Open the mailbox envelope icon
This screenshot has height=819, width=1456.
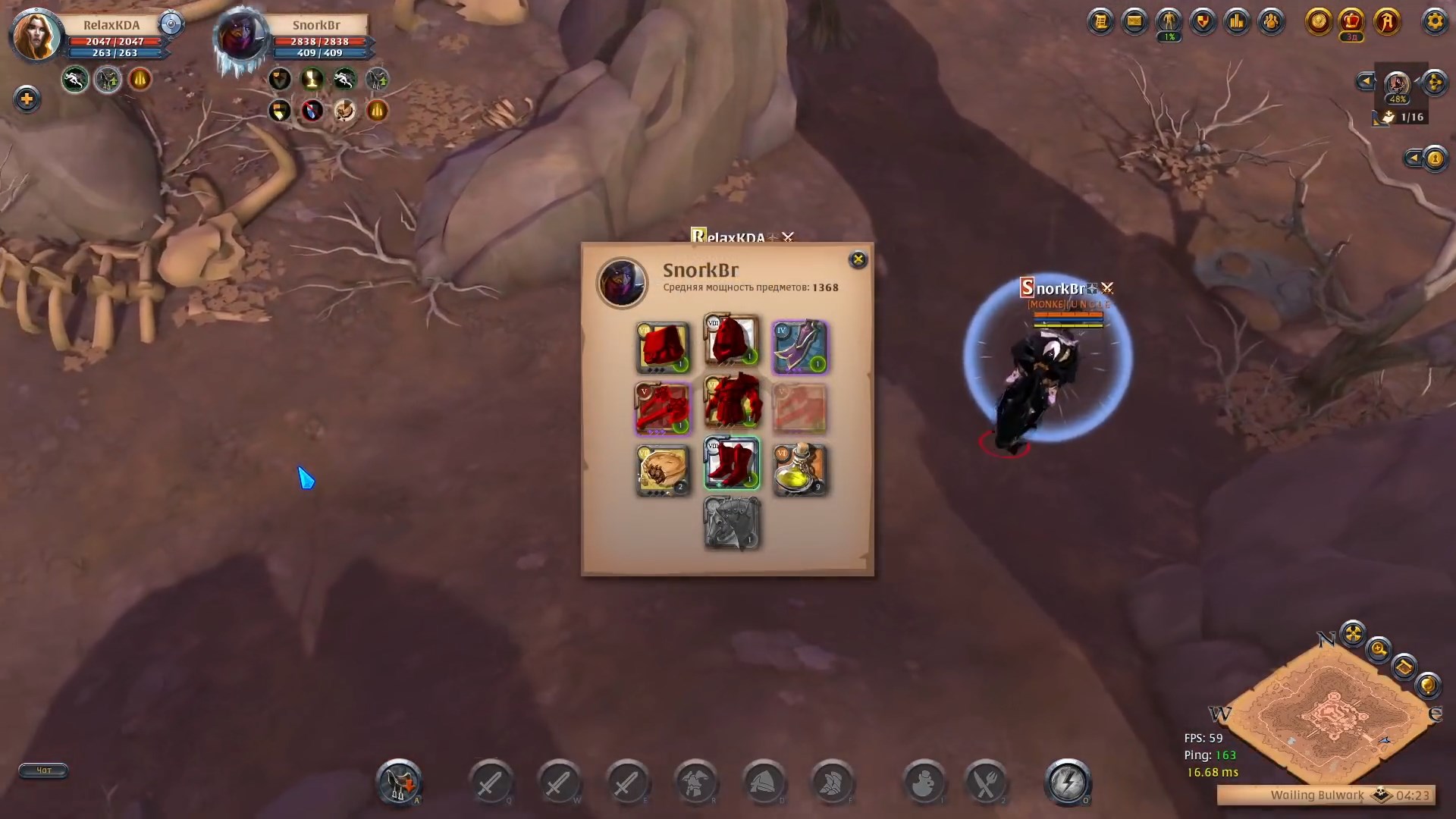click(1134, 21)
